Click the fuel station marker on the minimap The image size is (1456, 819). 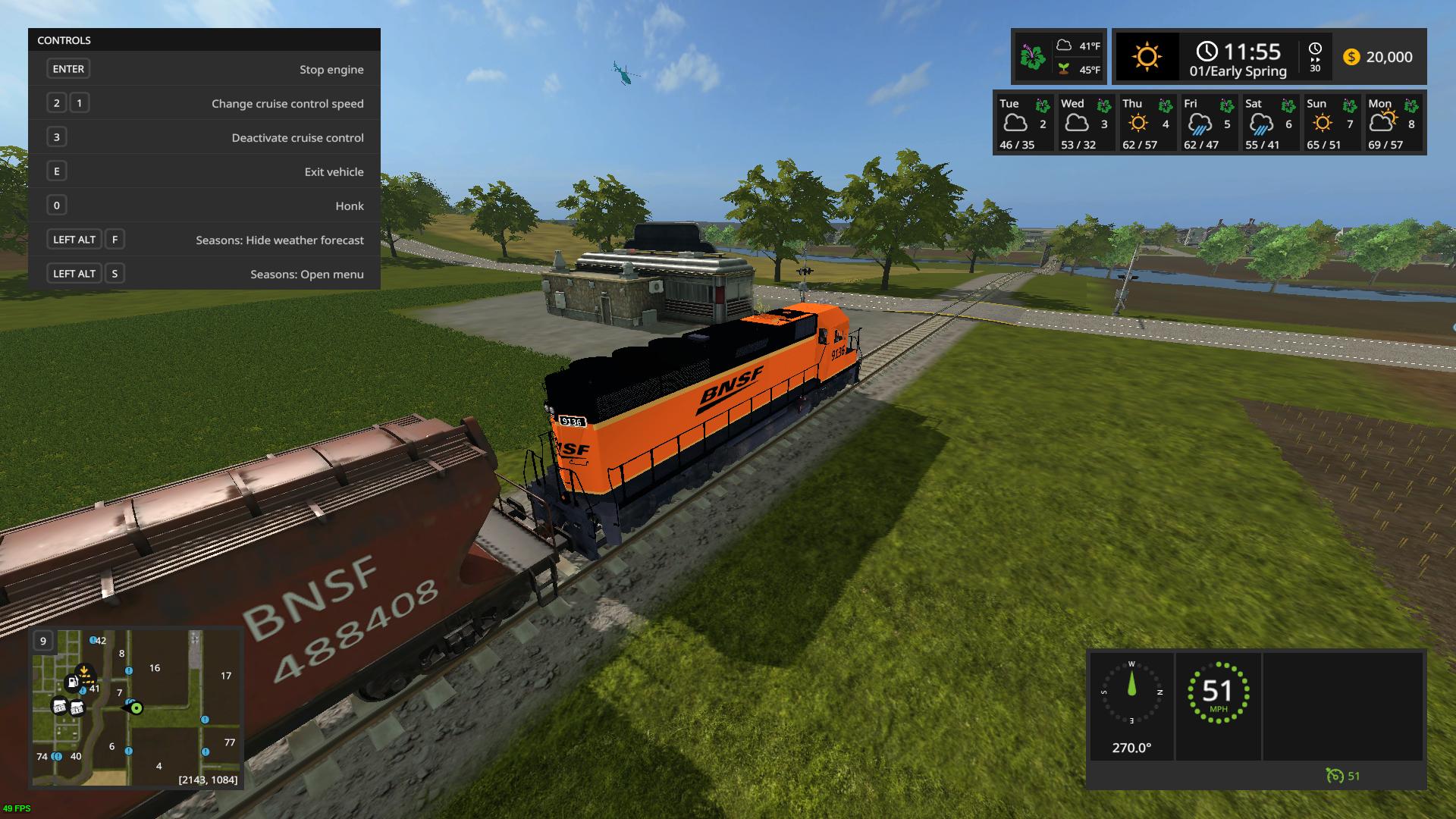(x=72, y=682)
